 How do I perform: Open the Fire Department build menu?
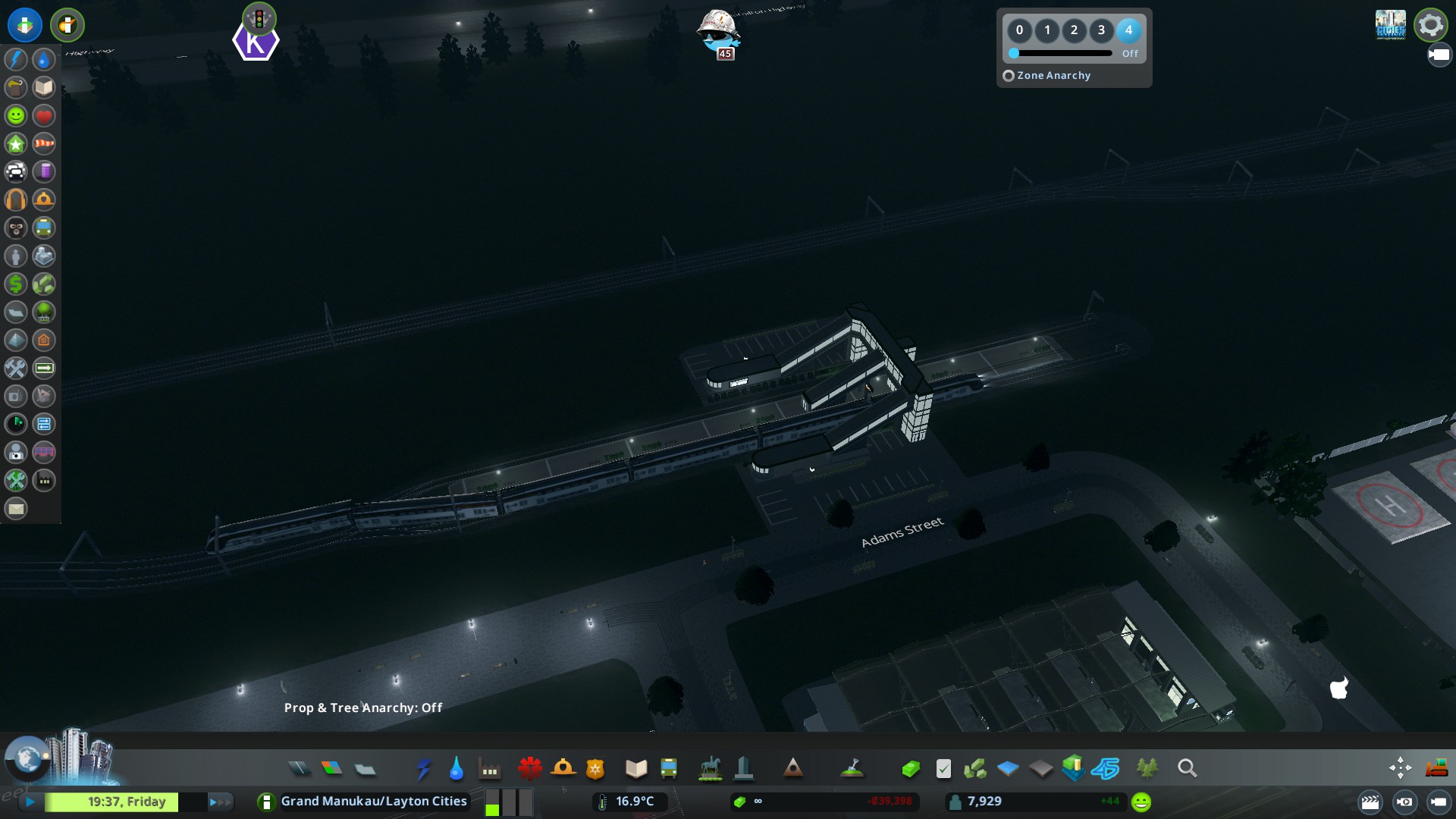563,769
